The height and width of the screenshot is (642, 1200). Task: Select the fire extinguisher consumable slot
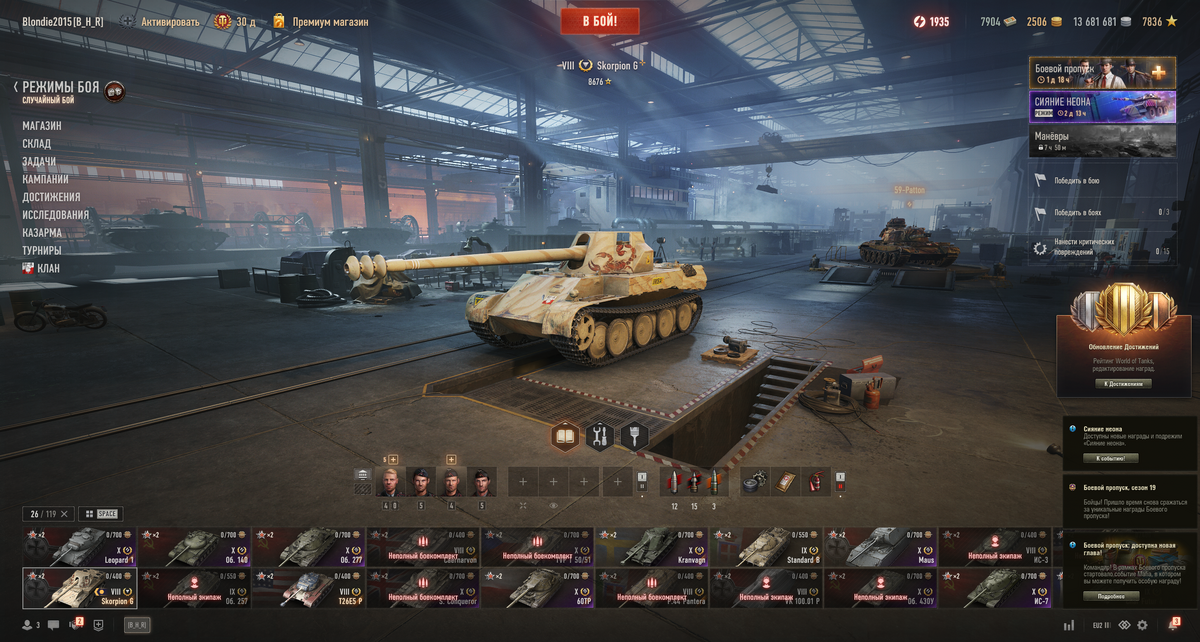(x=817, y=481)
